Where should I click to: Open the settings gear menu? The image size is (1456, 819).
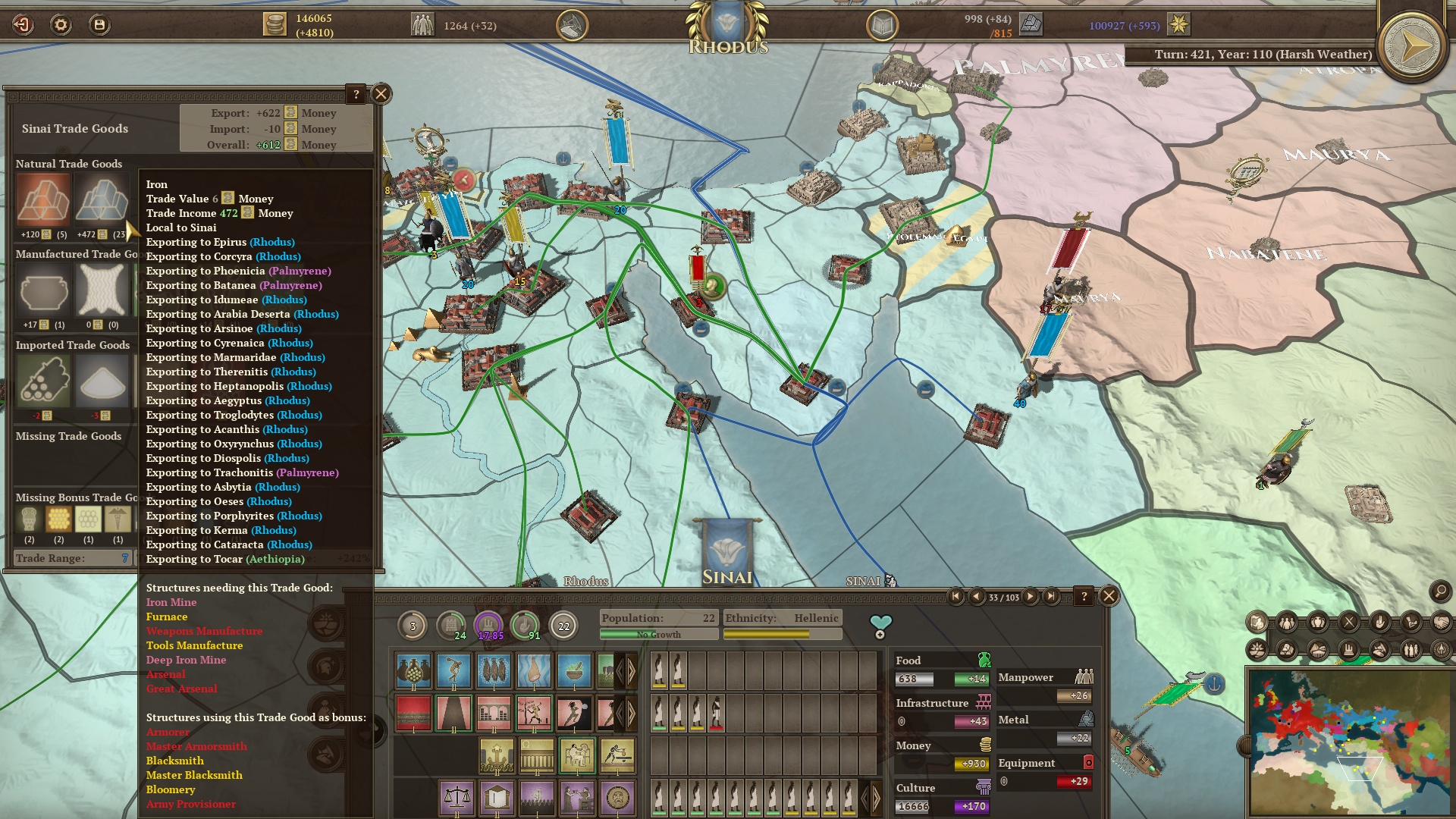(x=61, y=25)
